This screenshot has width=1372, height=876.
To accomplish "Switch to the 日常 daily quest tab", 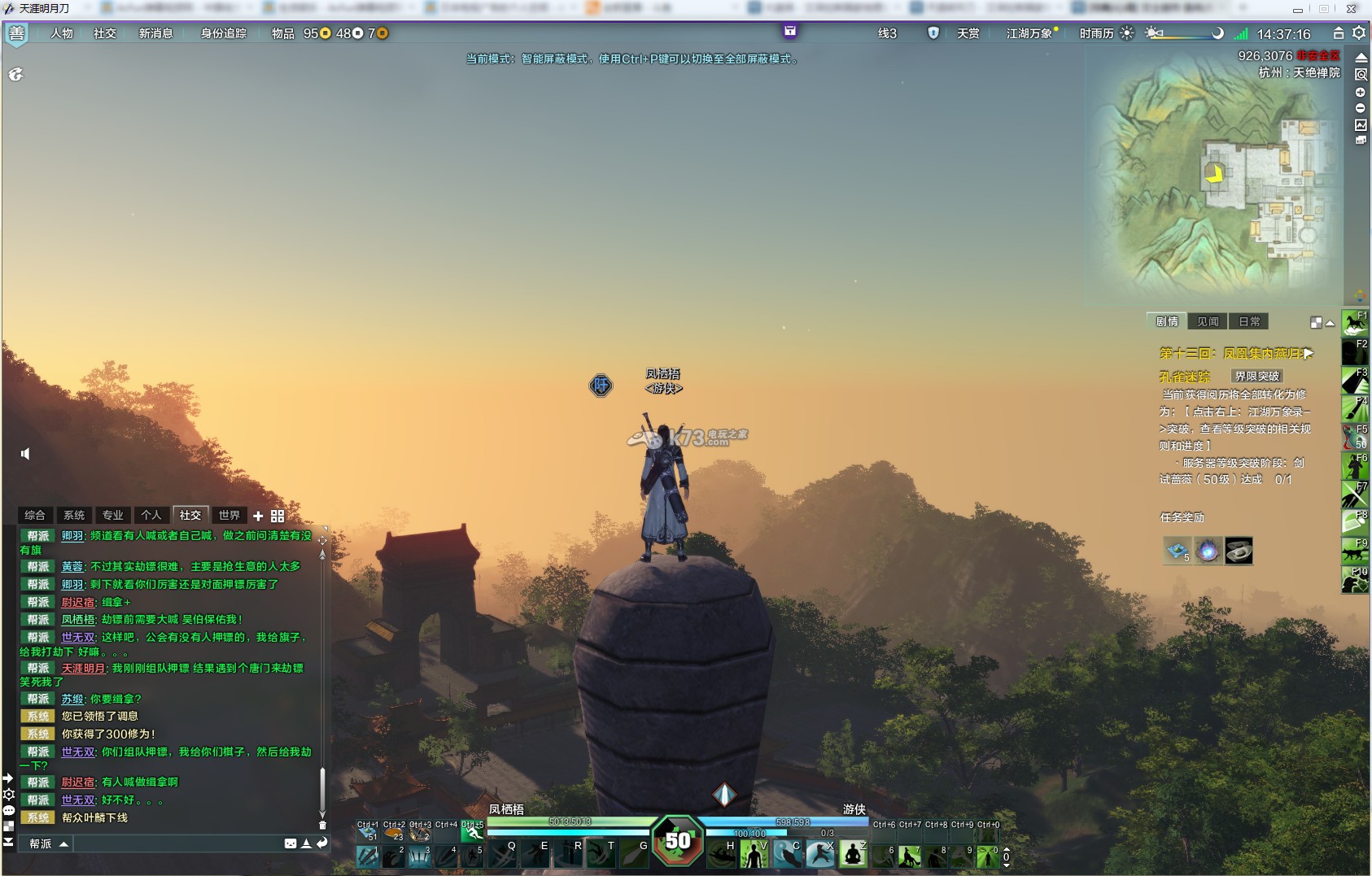I will click(x=1249, y=321).
